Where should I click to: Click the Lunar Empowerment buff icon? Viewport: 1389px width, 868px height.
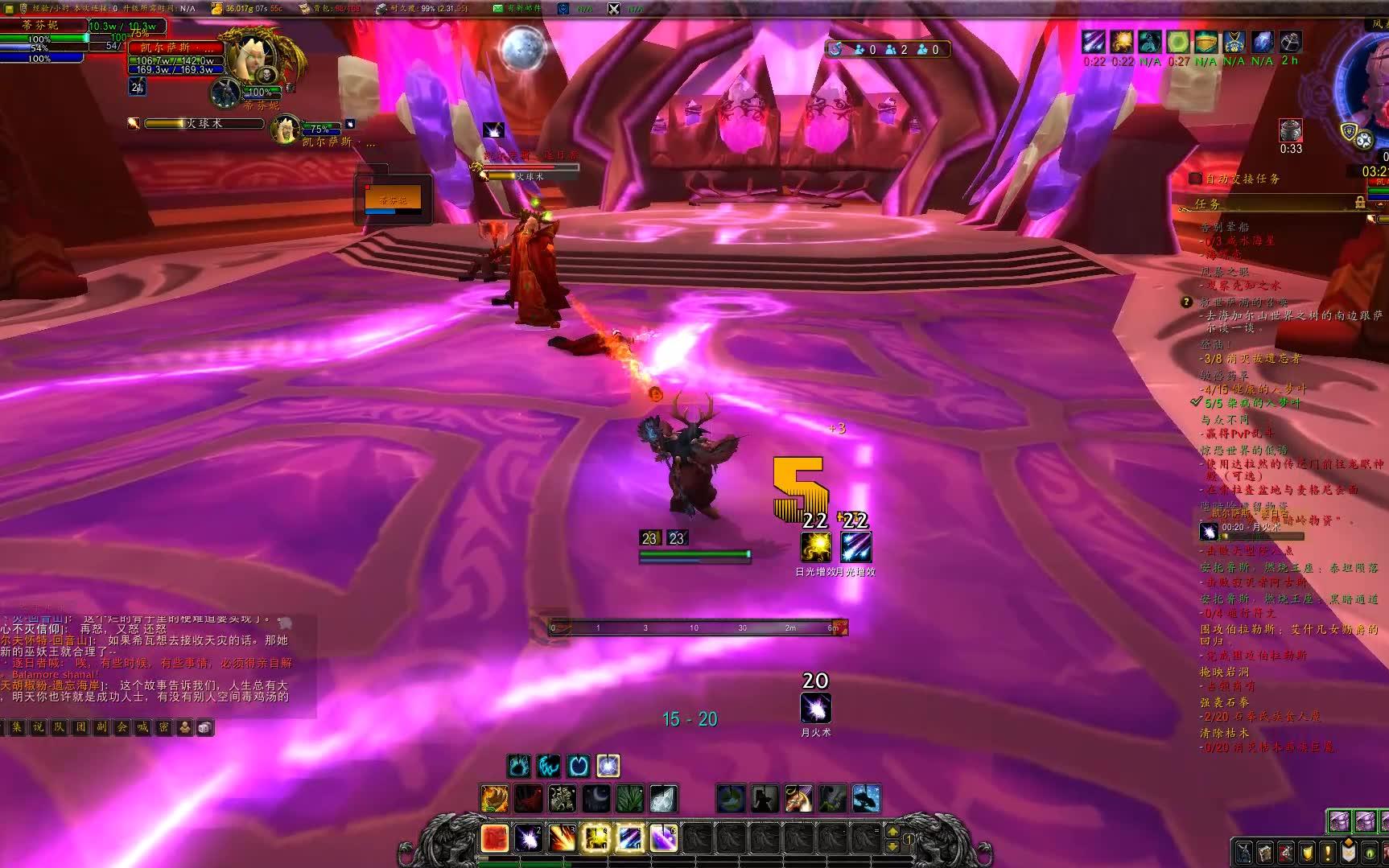coord(855,547)
